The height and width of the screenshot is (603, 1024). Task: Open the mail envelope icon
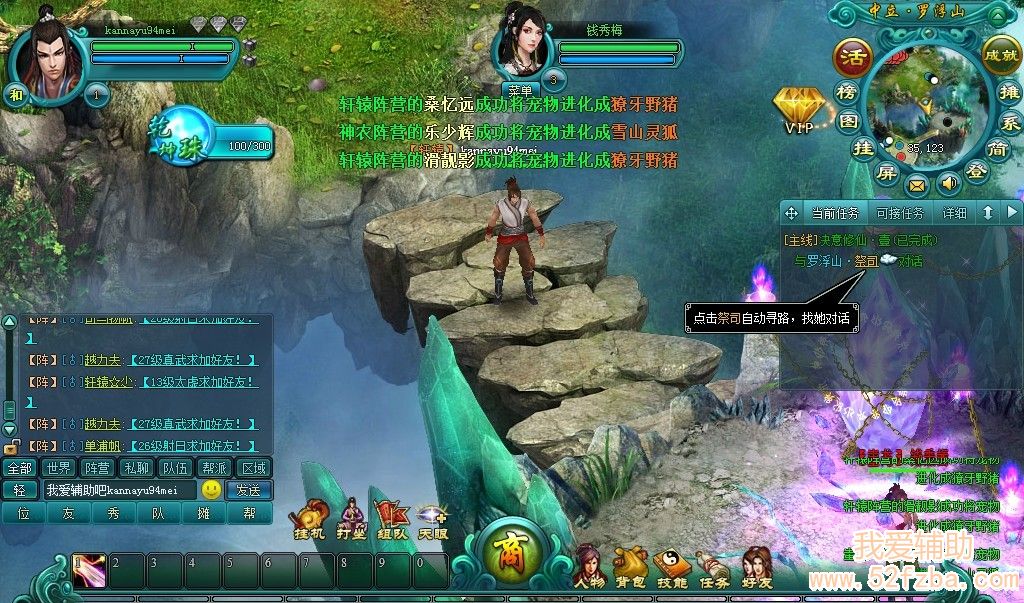click(916, 185)
